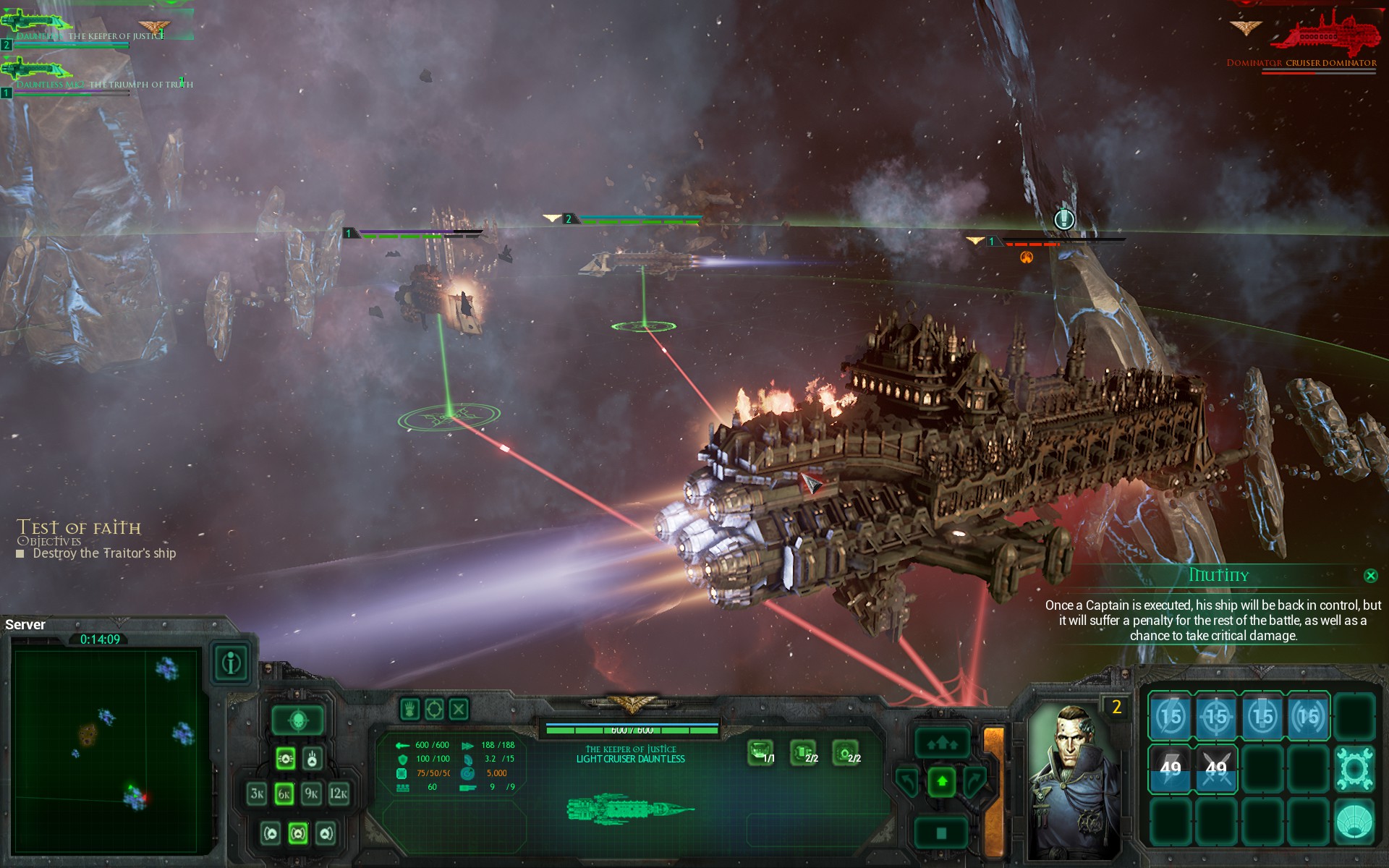This screenshot has width=1389, height=868.
Task: Stop the ship with square button
Action: pos(942,833)
